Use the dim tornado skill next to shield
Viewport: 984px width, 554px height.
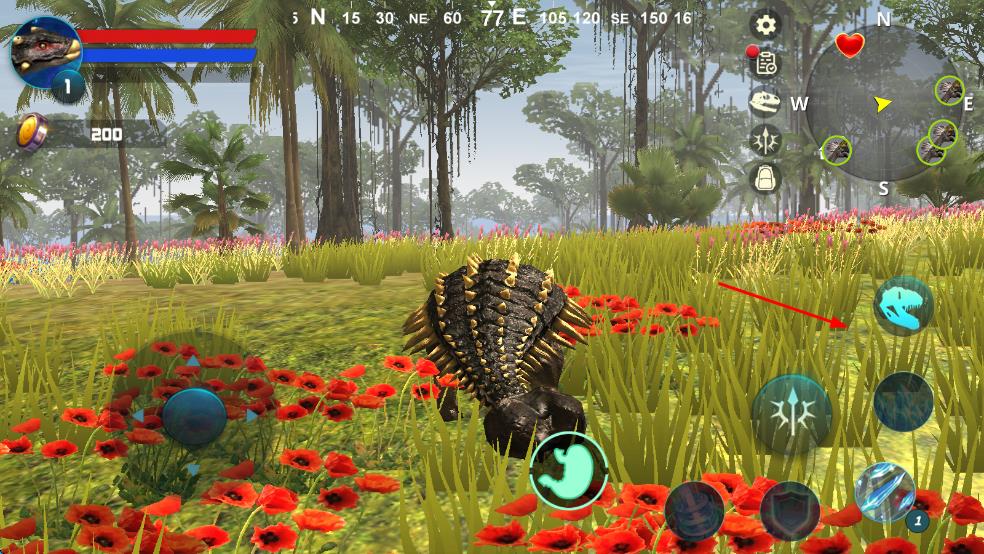tap(694, 510)
